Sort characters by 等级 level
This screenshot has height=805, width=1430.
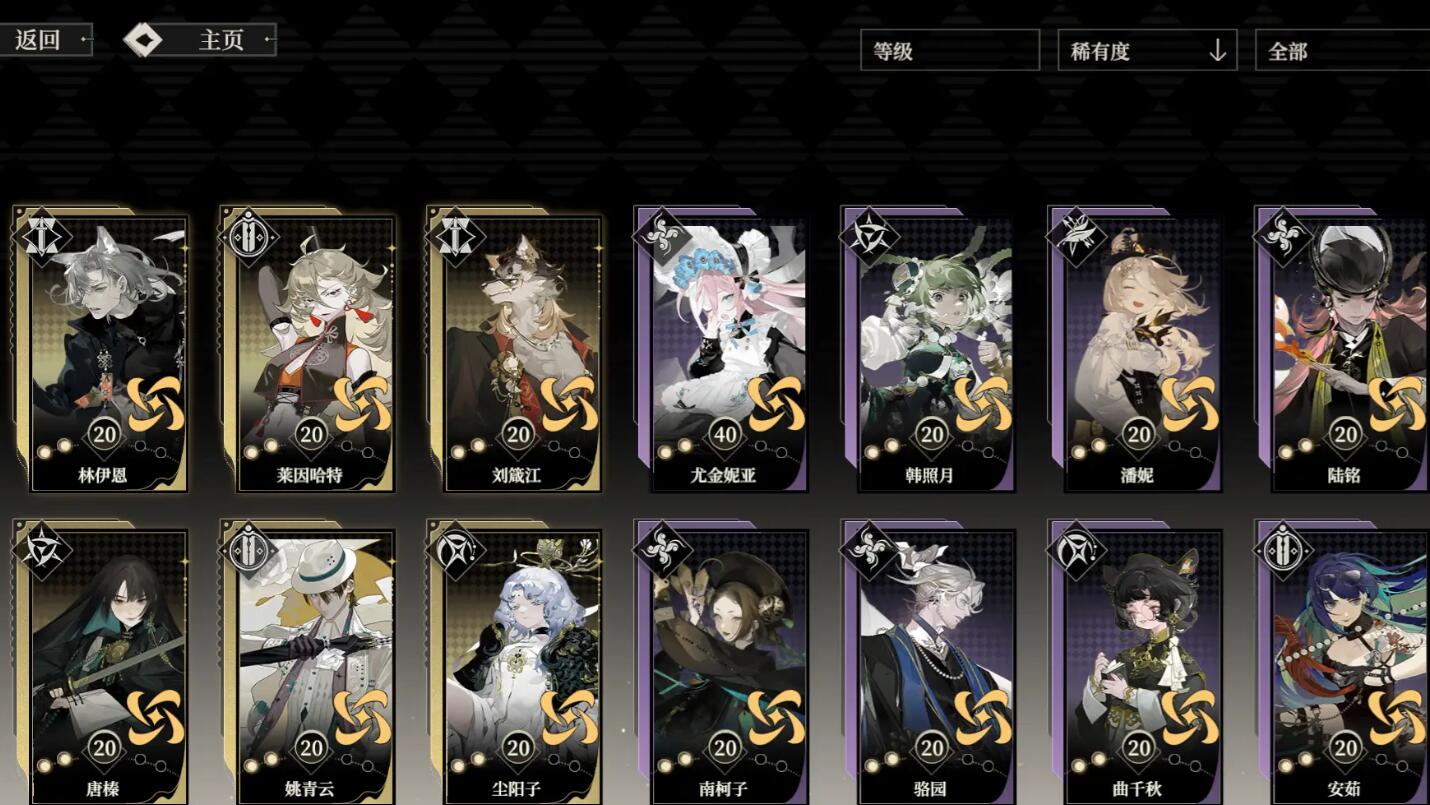[x=949, y=51]
